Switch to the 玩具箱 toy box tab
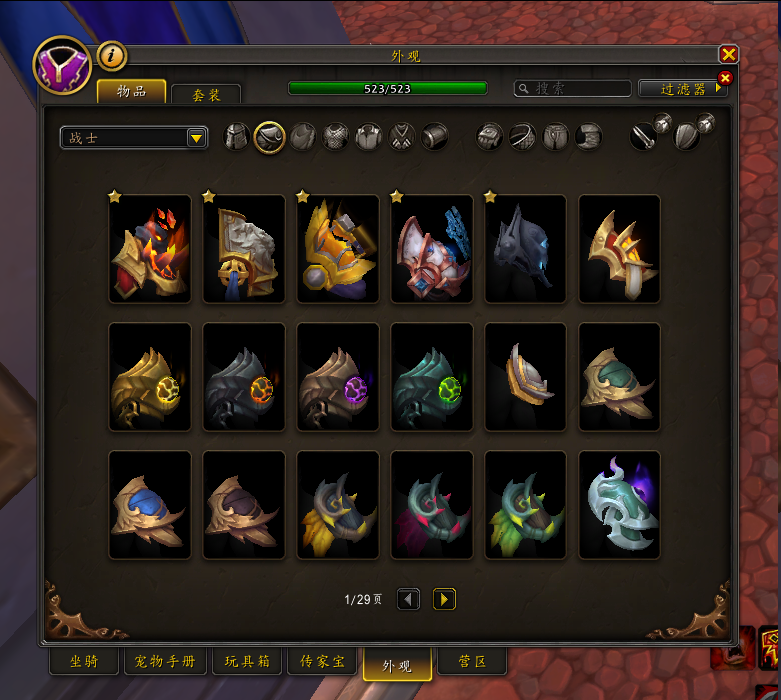Viewport: 781px width, 700px height. point(246,662)
